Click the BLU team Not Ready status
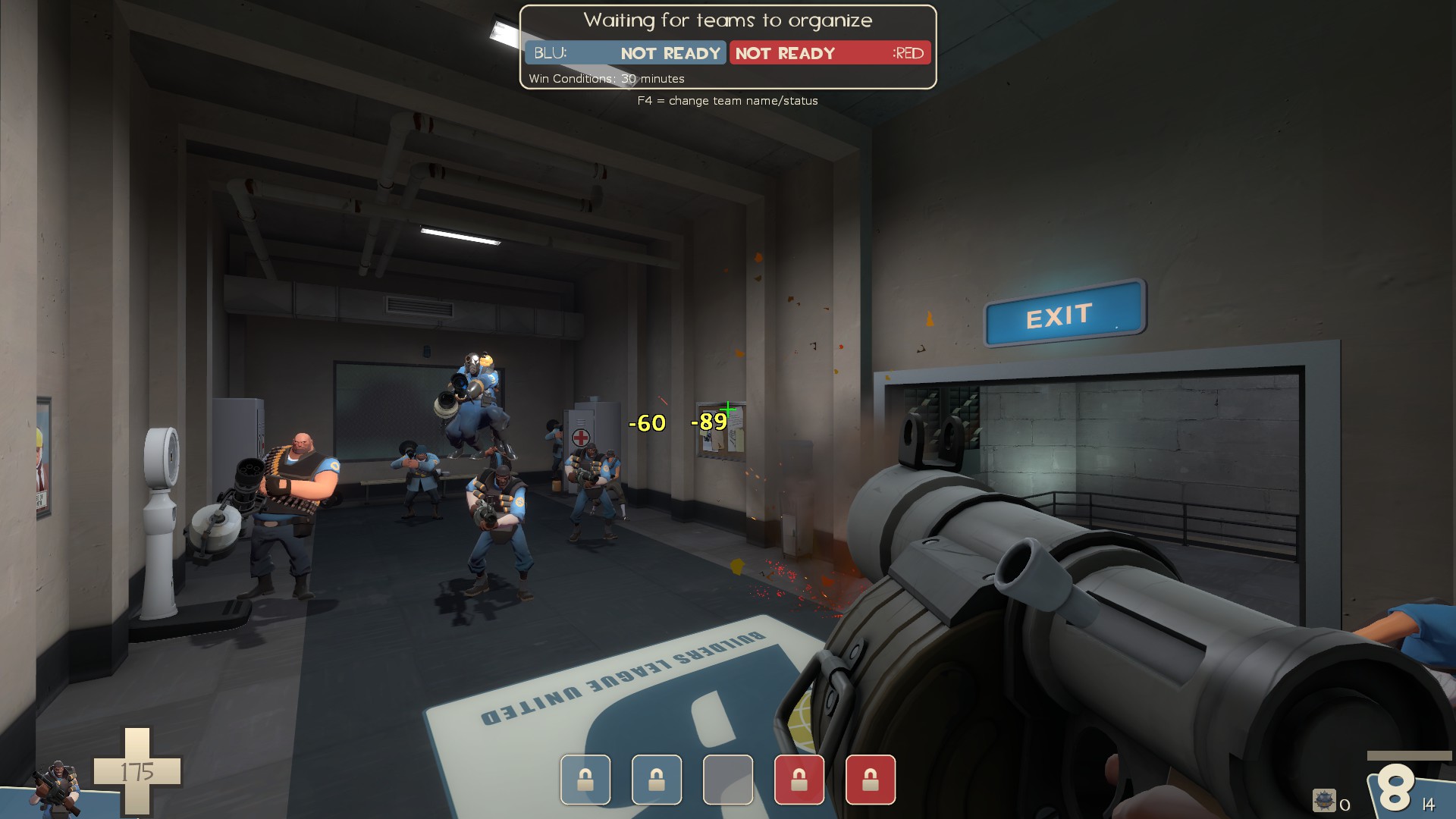1456x819 pixels. (x=670, y=53)
